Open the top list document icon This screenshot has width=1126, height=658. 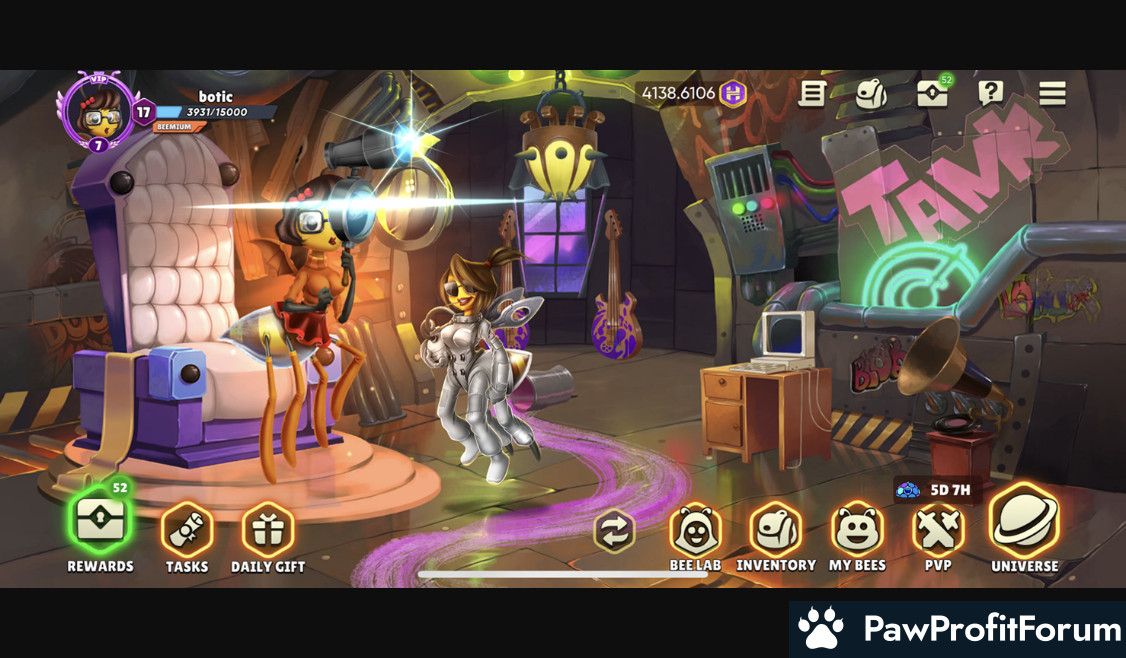point(812,94)
